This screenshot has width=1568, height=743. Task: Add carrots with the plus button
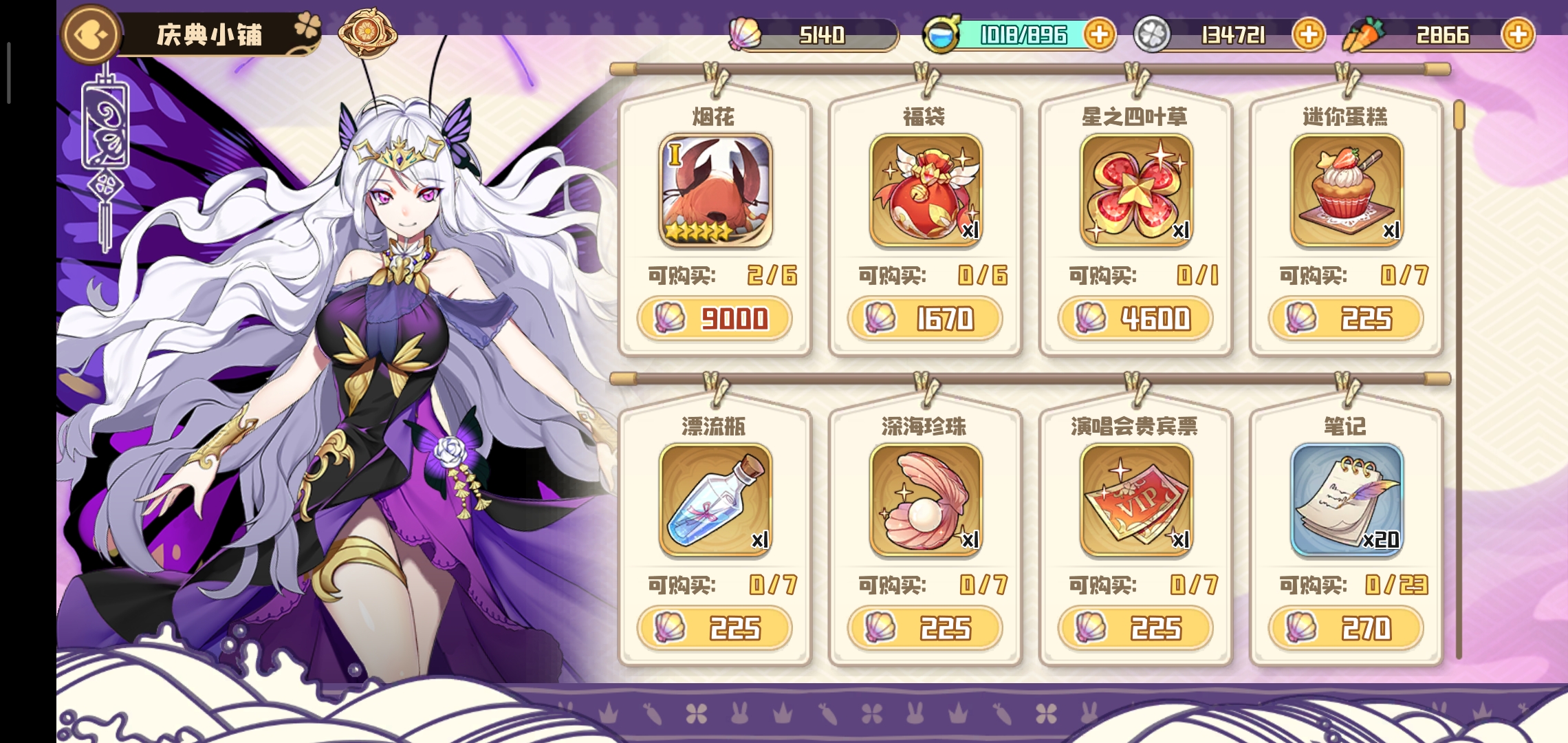pos(1518,34)
